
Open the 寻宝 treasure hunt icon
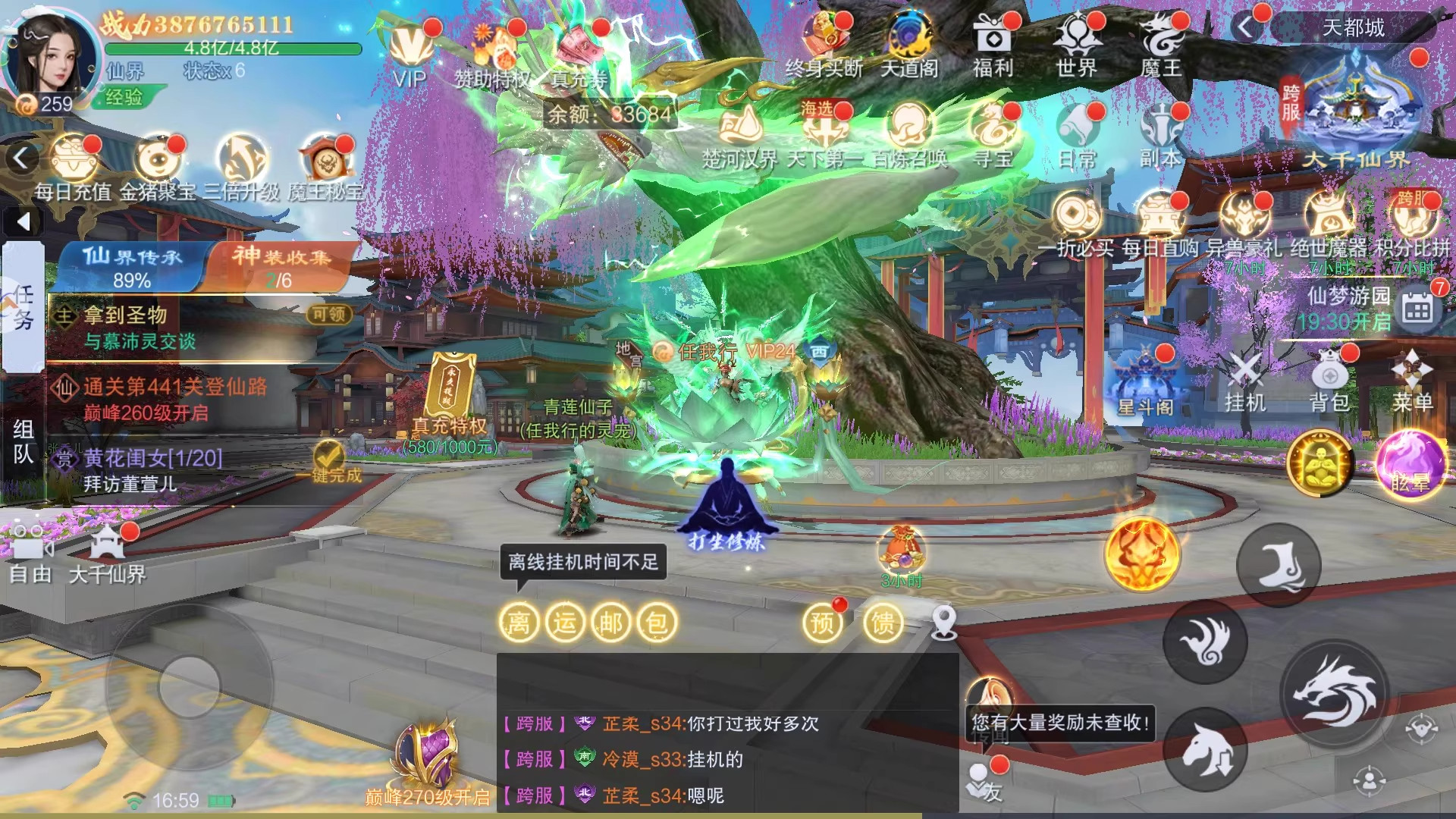tap(993, 135)
